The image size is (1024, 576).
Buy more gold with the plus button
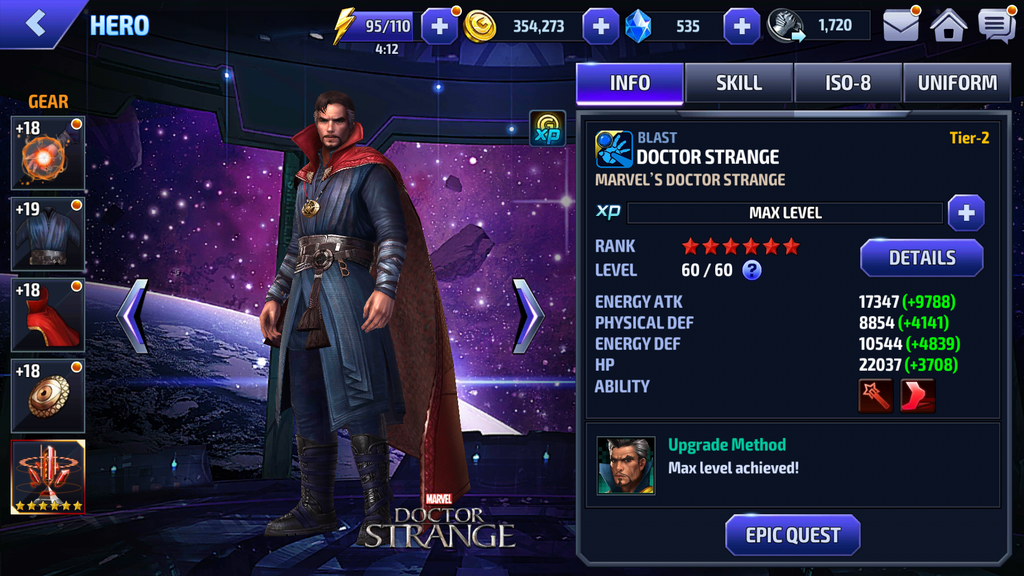pyautogui.click(x=600, y=26)
